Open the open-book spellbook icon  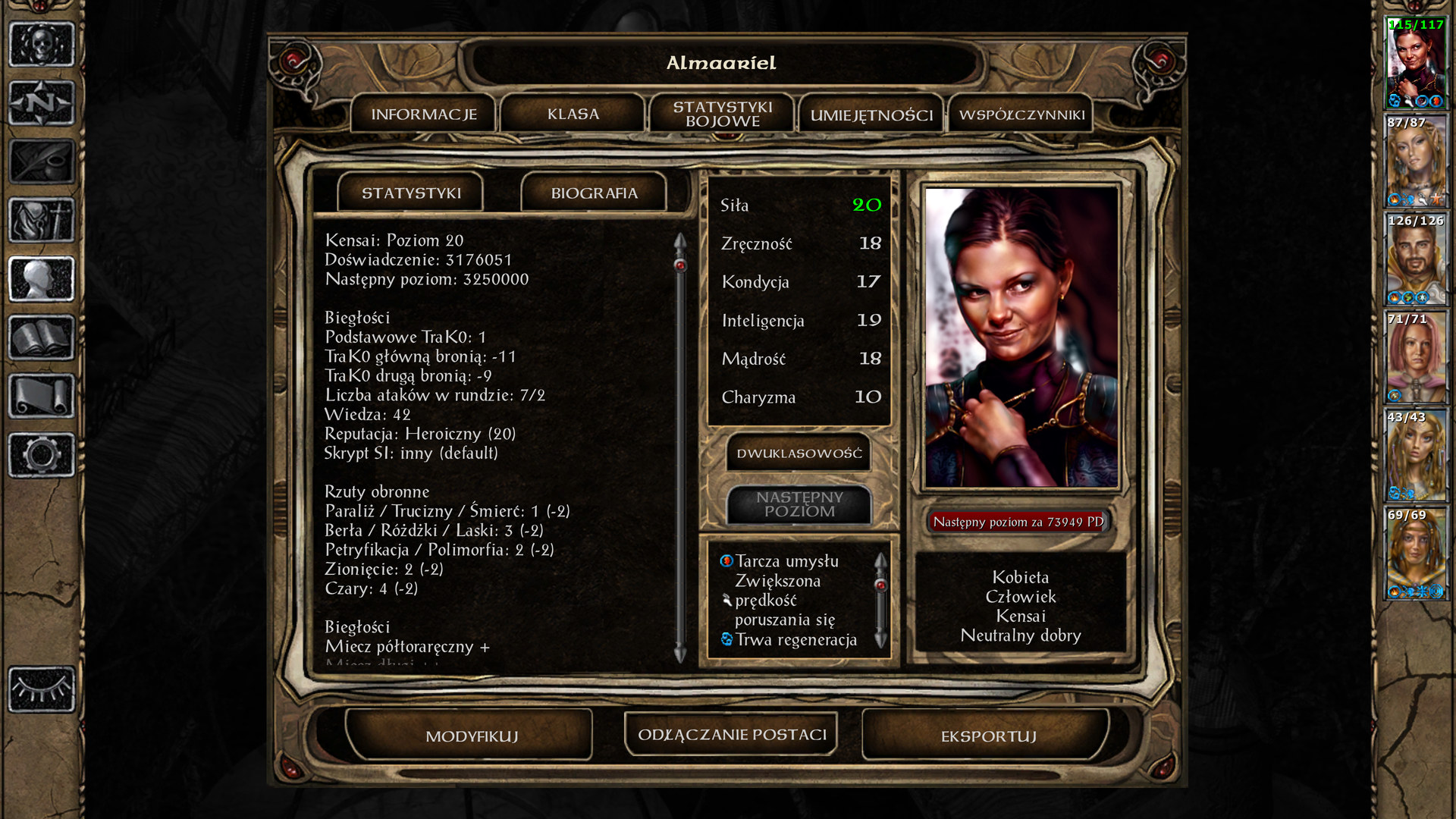[x=42, y=337]
